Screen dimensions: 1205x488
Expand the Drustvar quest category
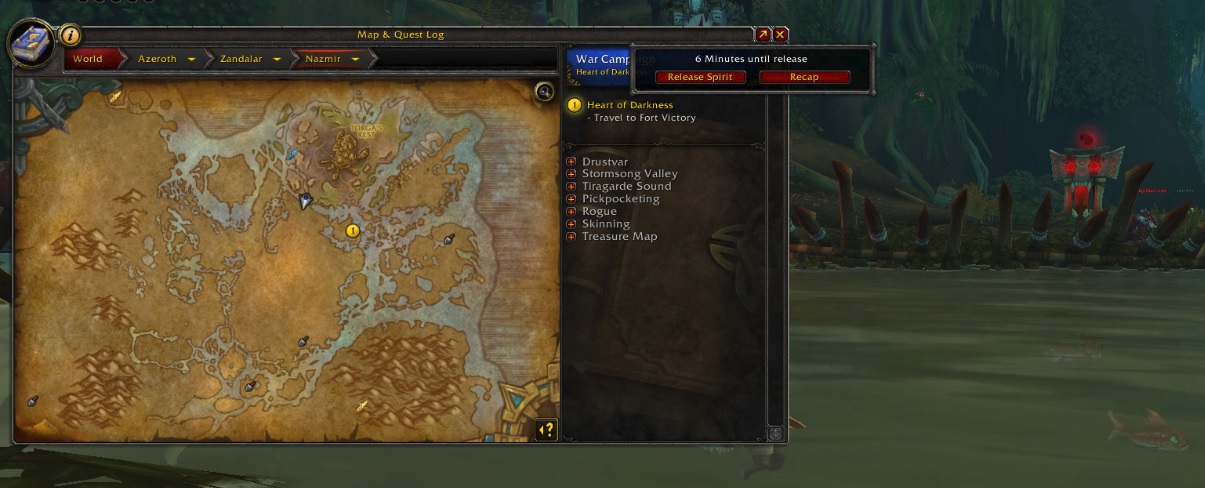(571, 162)
